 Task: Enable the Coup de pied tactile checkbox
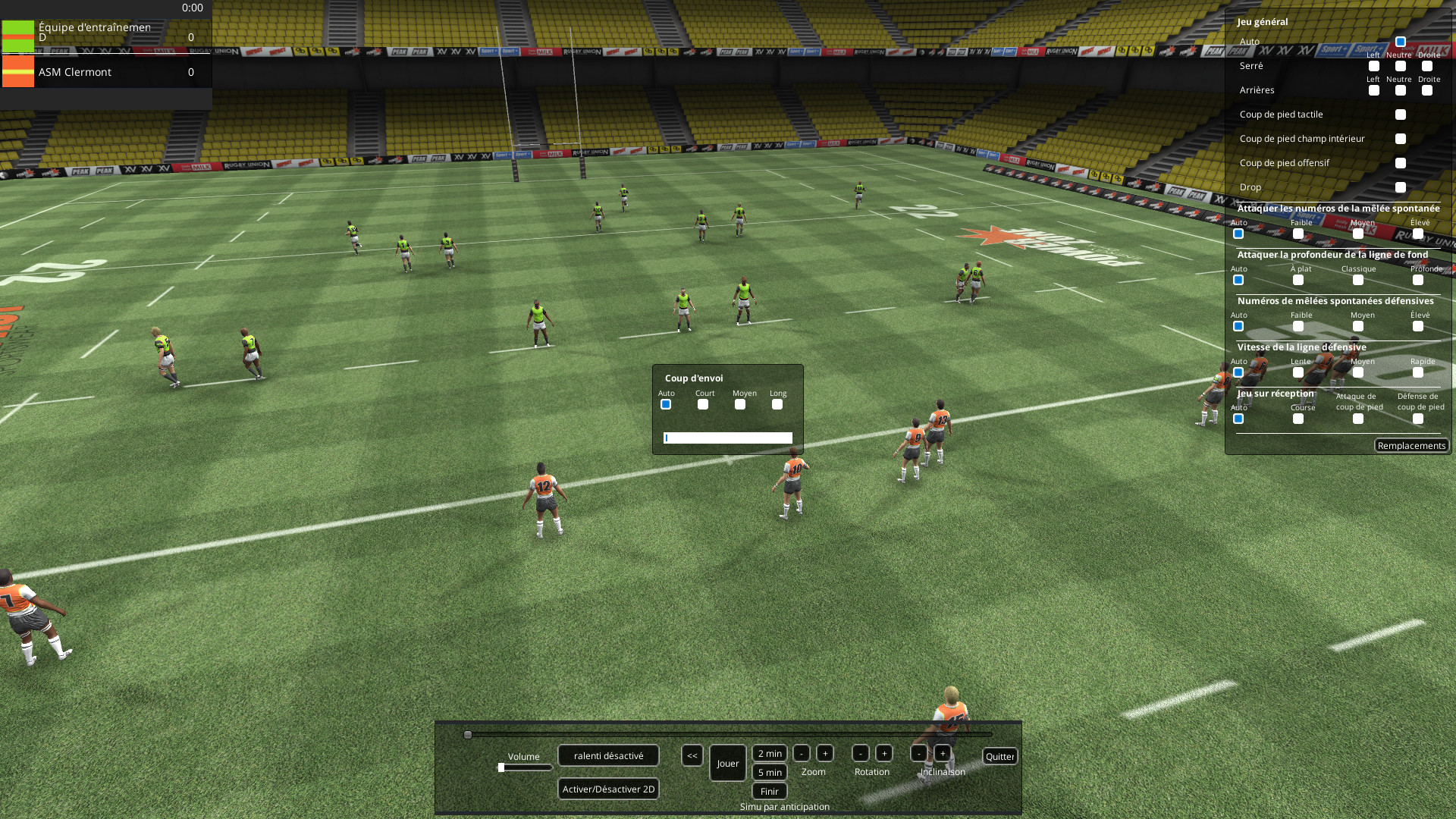pyautogui.click(x=1401, y=115)
